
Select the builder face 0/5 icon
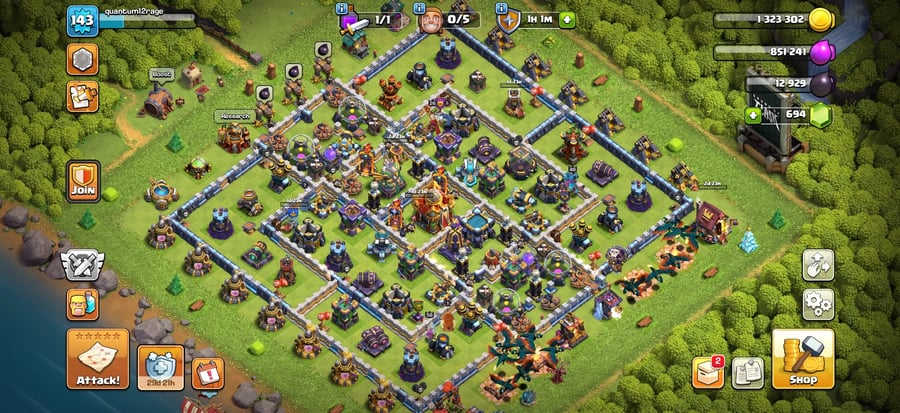[x=431, y=20]
